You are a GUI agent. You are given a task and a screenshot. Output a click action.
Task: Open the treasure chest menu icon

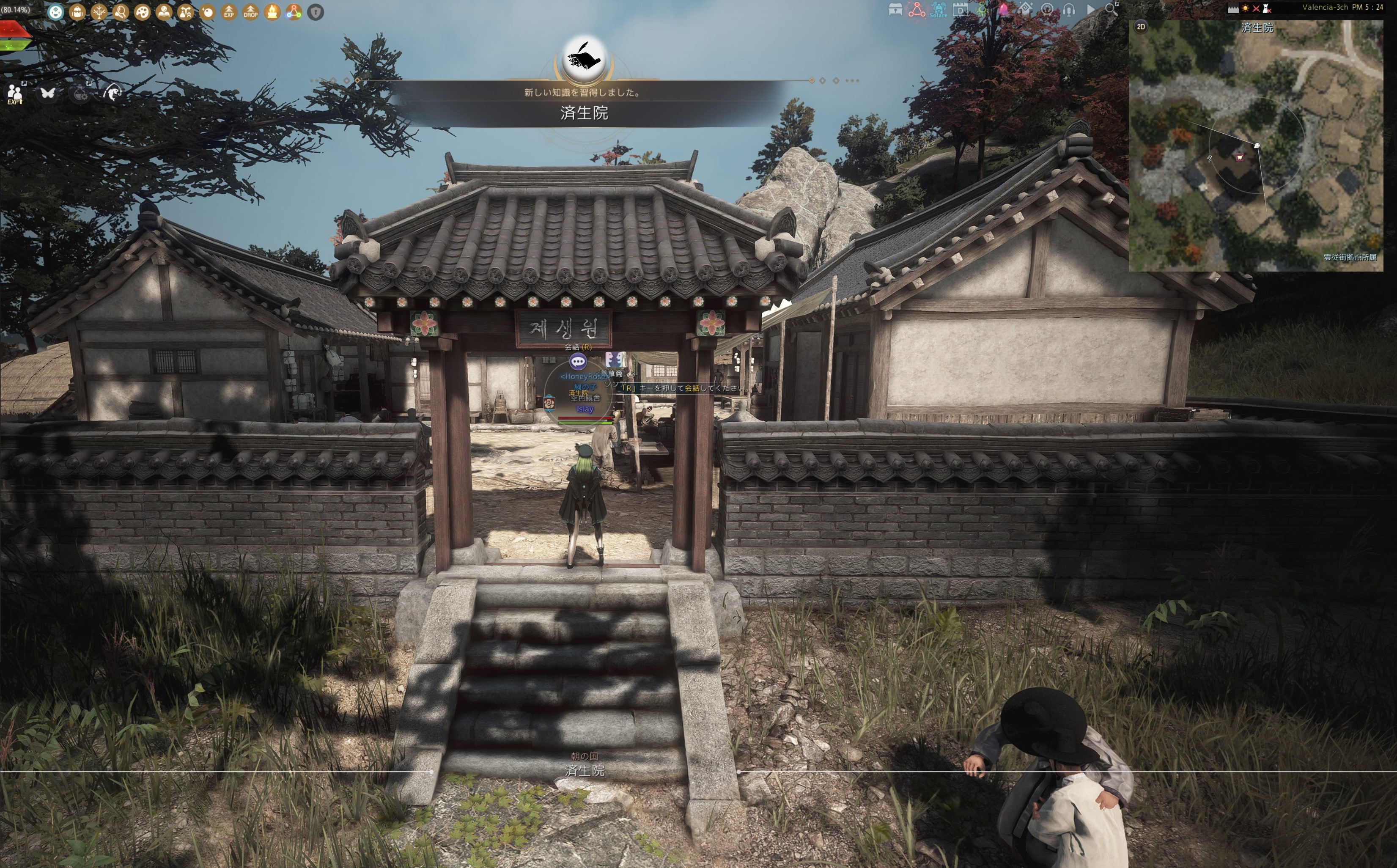(x=895, y=10)
